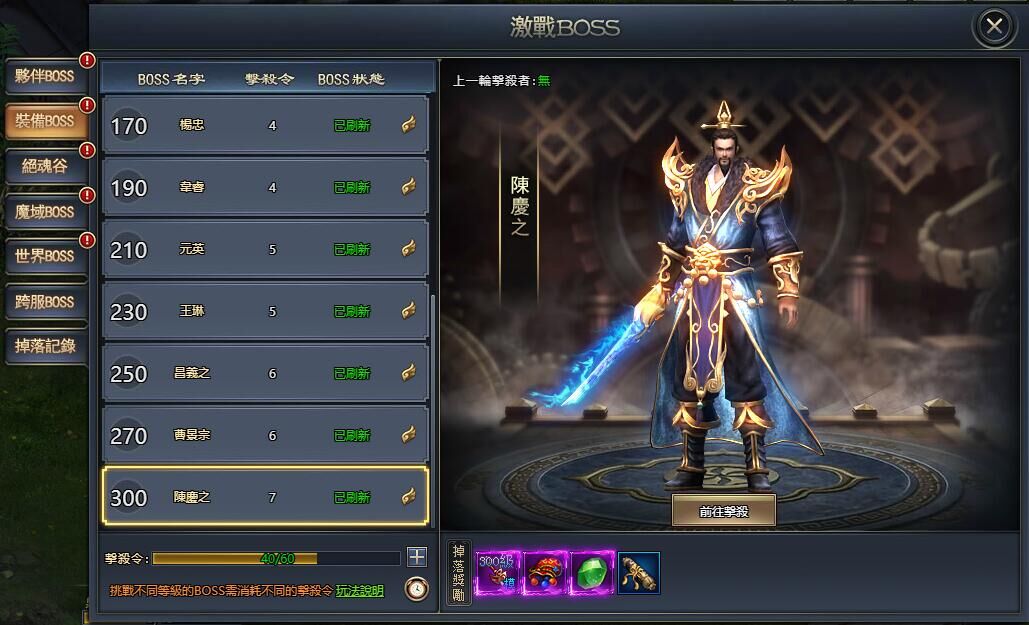1029x625 pixels.
Task: Close the 激戰BOSS window
Action: click(994, 27)
